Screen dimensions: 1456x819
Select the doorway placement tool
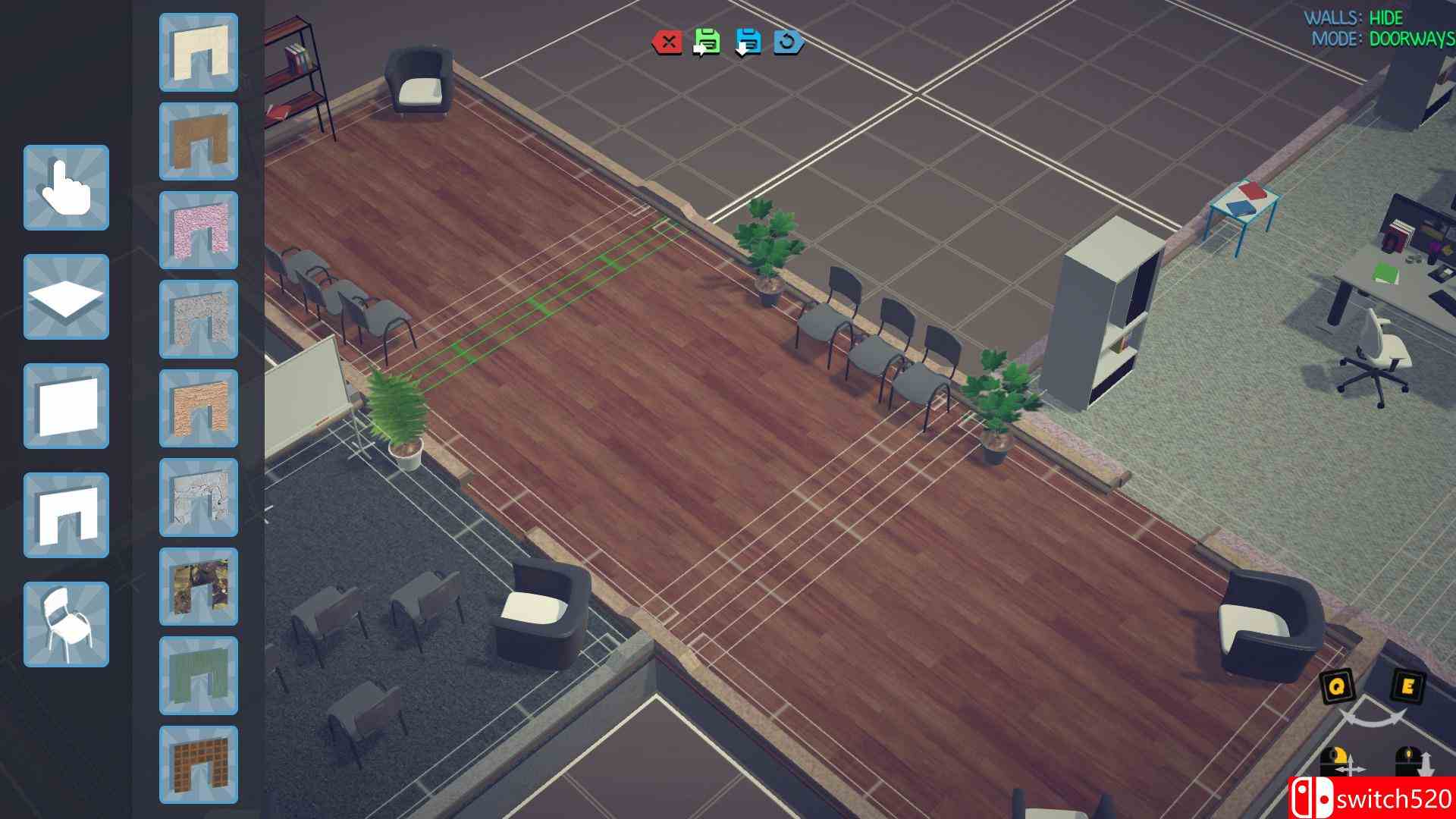tap(66, 515)
